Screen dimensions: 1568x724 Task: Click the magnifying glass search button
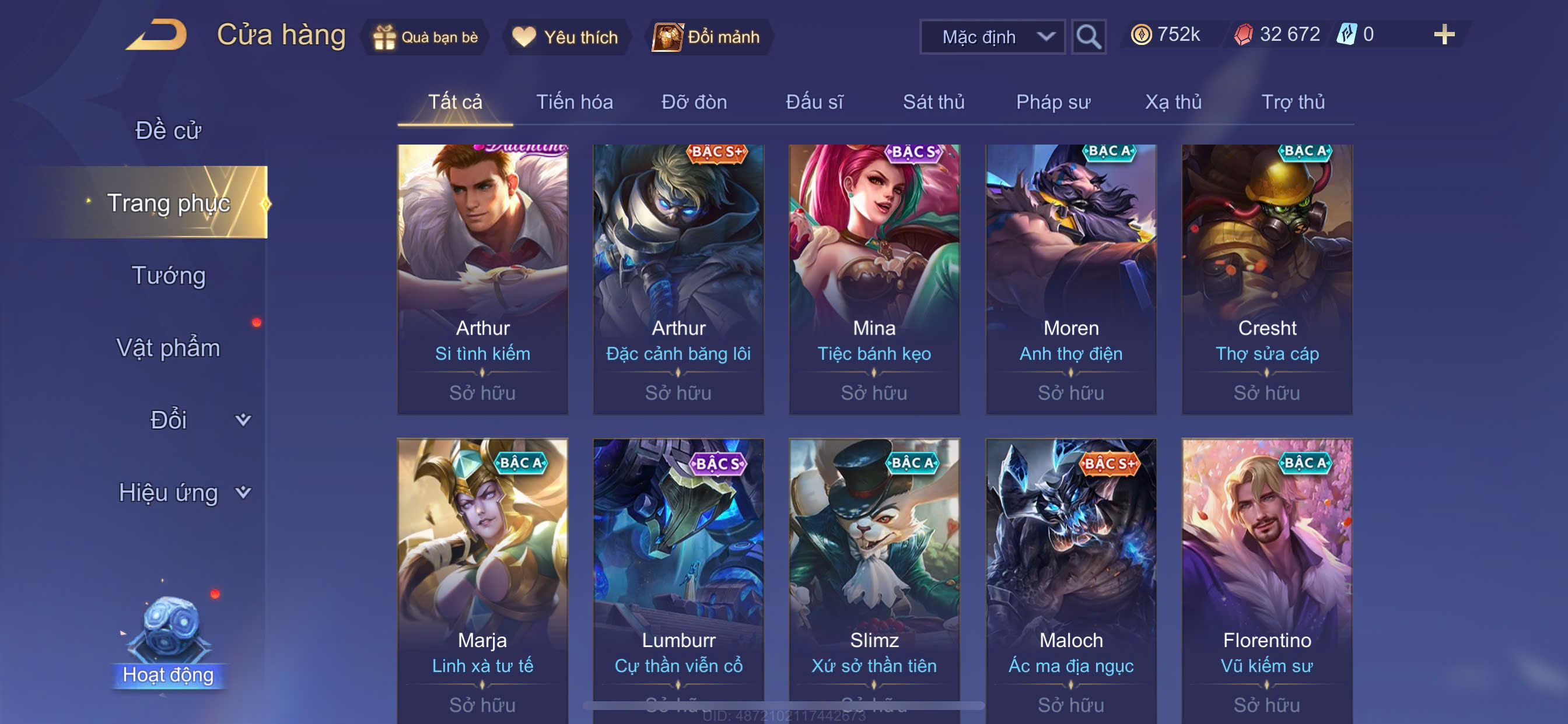point(1088,37)
